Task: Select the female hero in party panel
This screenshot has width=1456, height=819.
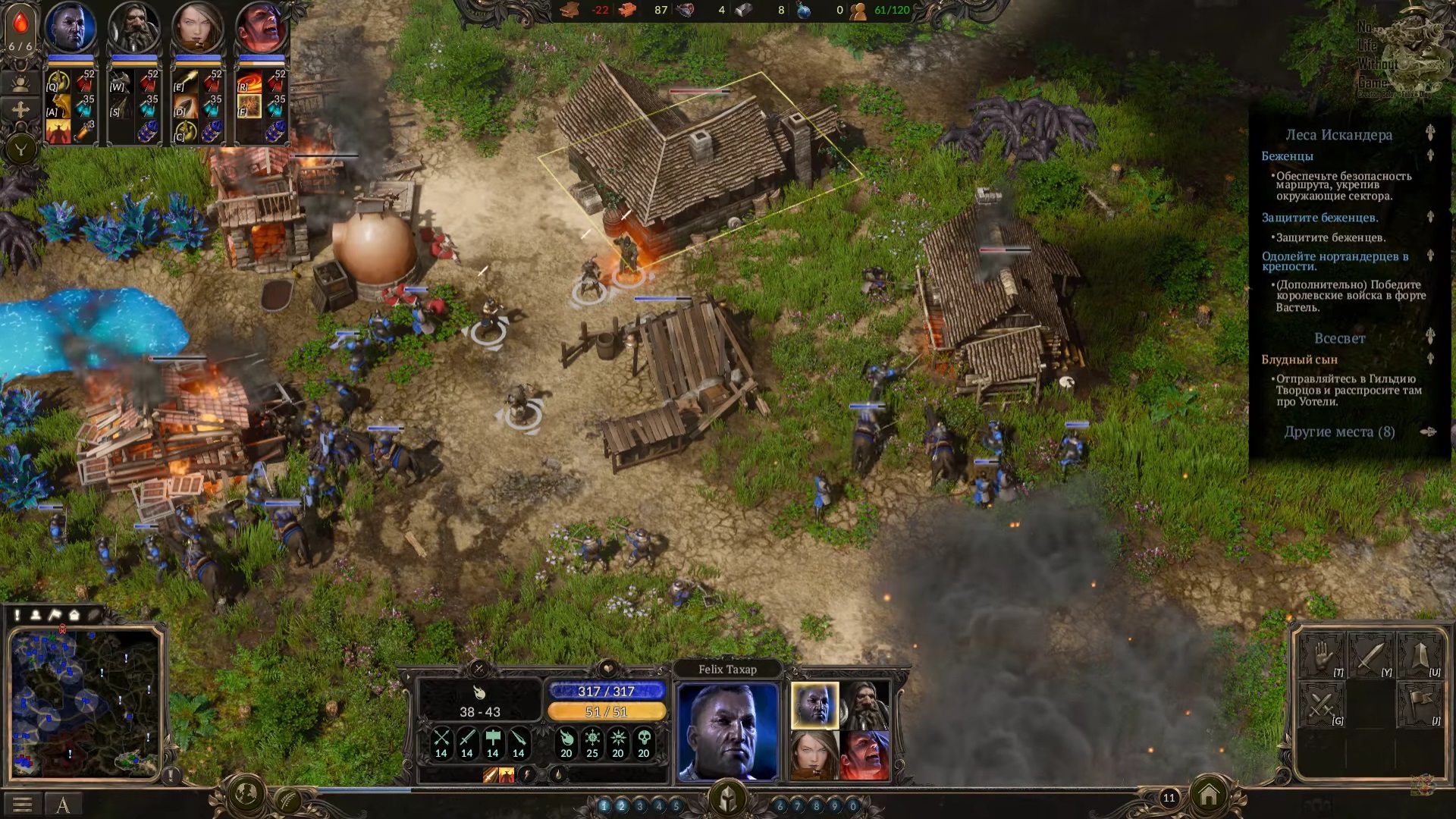Action: pyautogui.click(x=814, y=755)
